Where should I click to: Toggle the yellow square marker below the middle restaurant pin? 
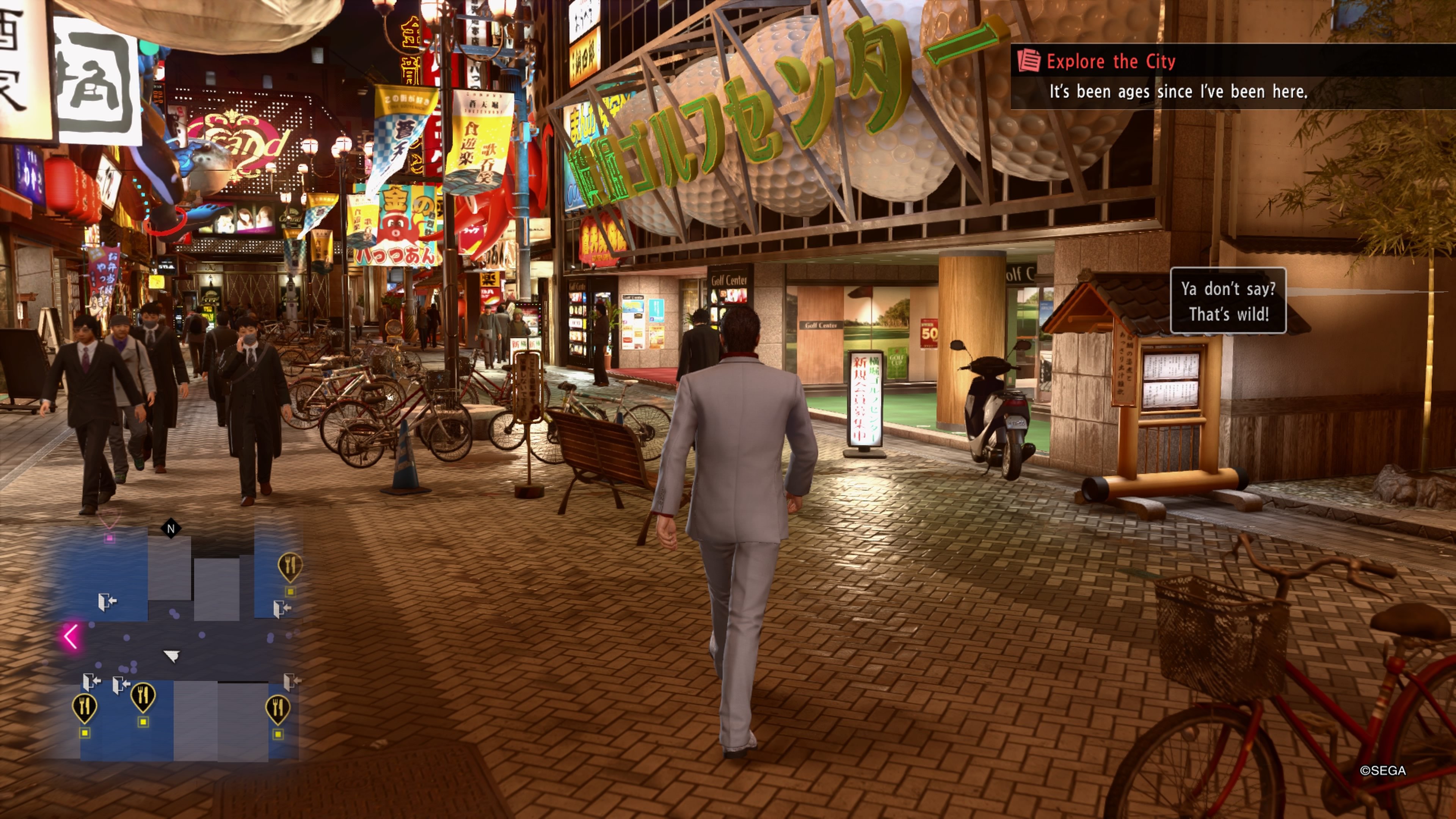pos(143,722)
